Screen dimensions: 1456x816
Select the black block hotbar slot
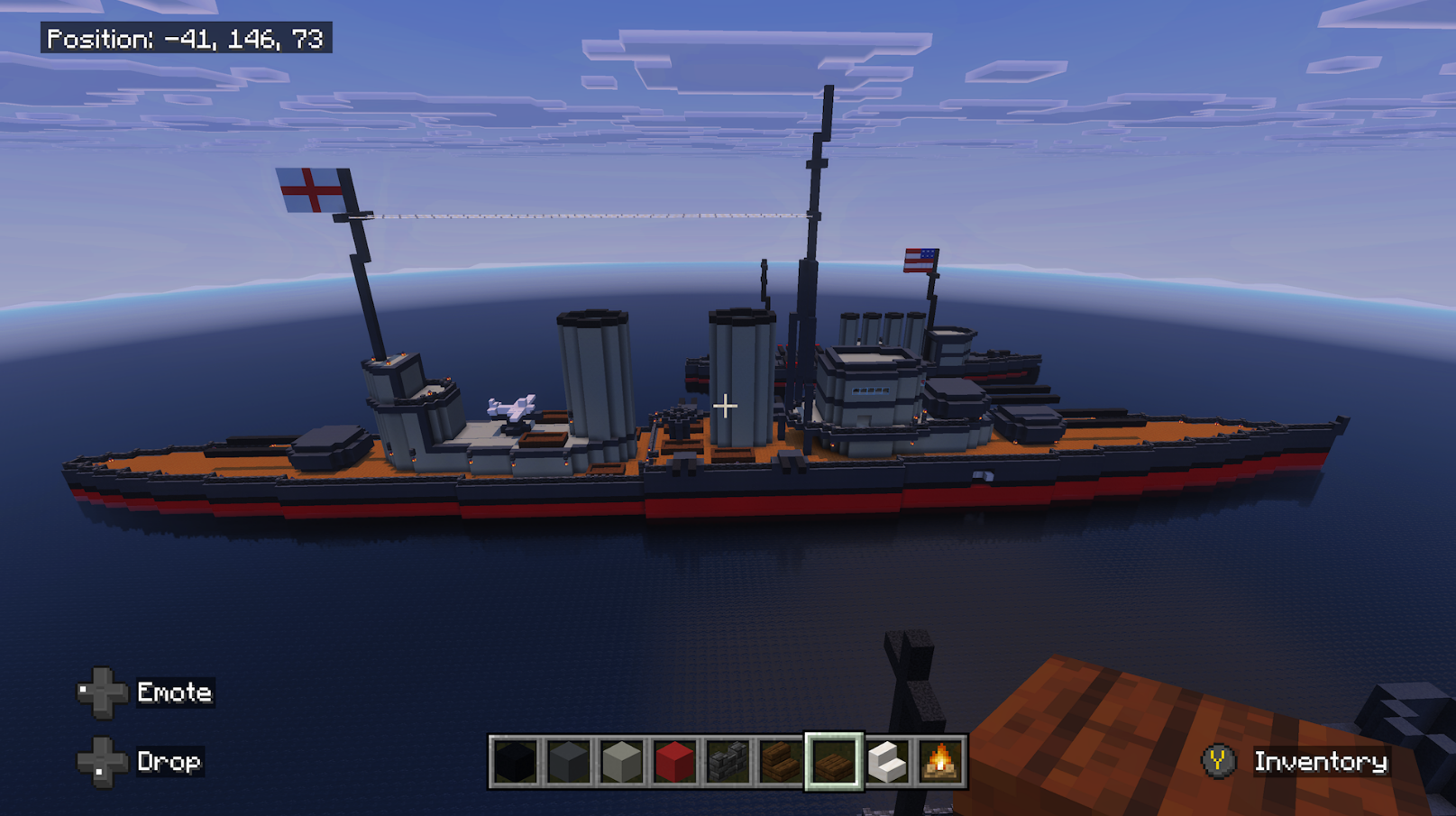(515, 762)
